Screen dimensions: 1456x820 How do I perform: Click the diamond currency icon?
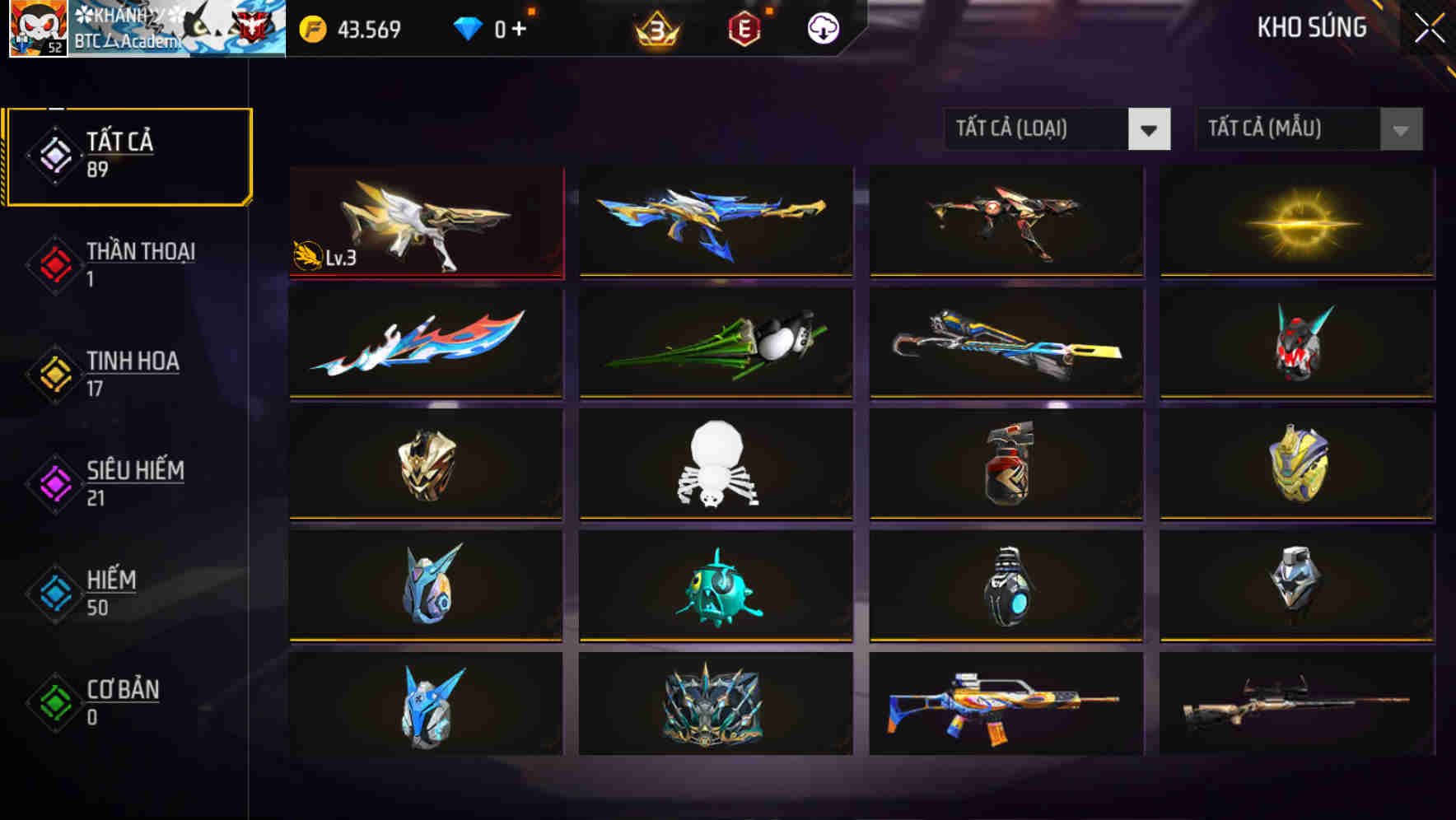[467, 27]
